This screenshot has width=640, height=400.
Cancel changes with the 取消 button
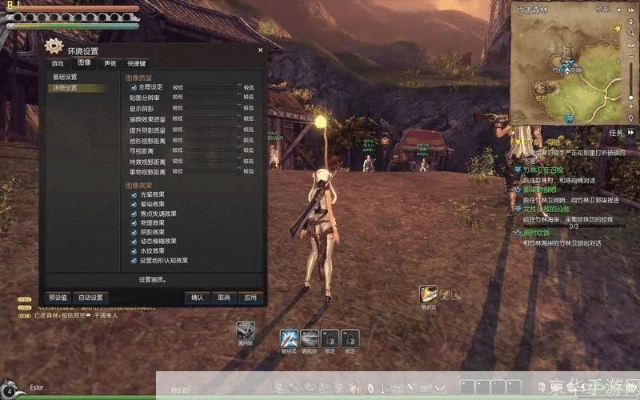224,297
